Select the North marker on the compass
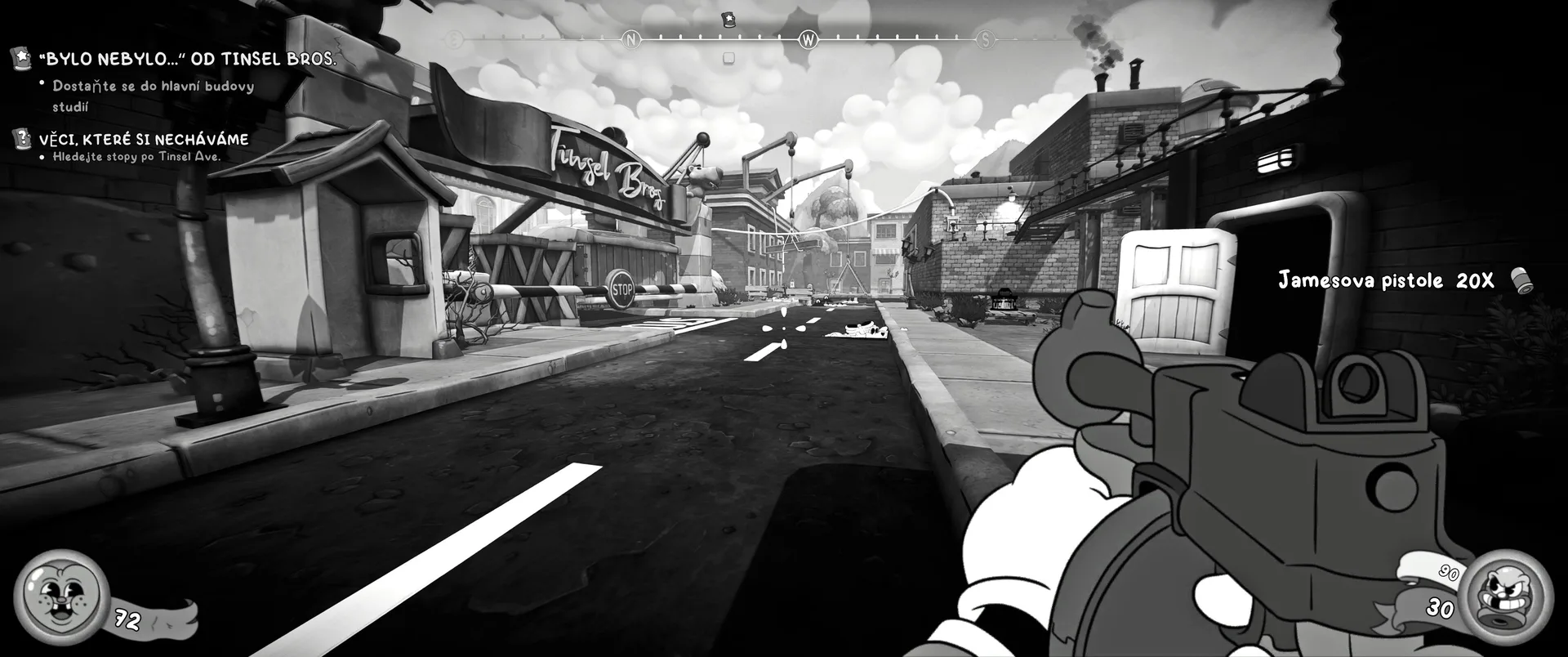The width and height of the screenshot is (1568, 657). point(630,39)
